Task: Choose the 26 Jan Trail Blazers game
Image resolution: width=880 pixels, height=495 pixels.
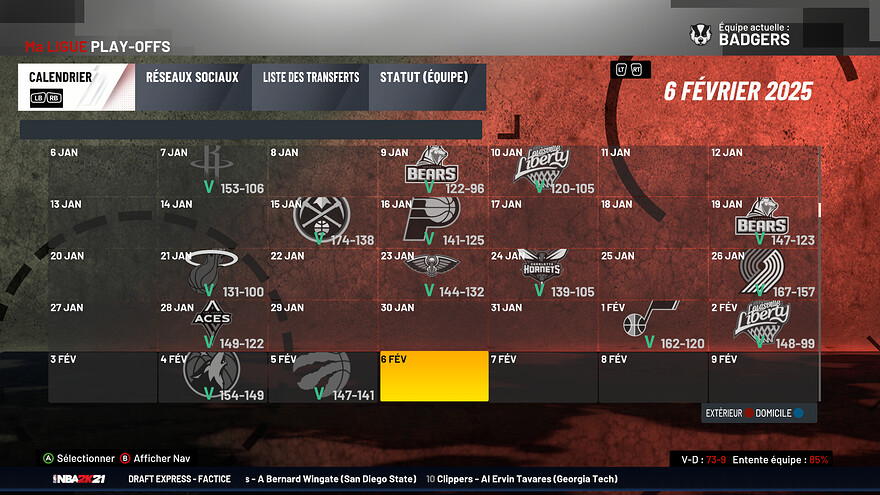Action: 763,274
